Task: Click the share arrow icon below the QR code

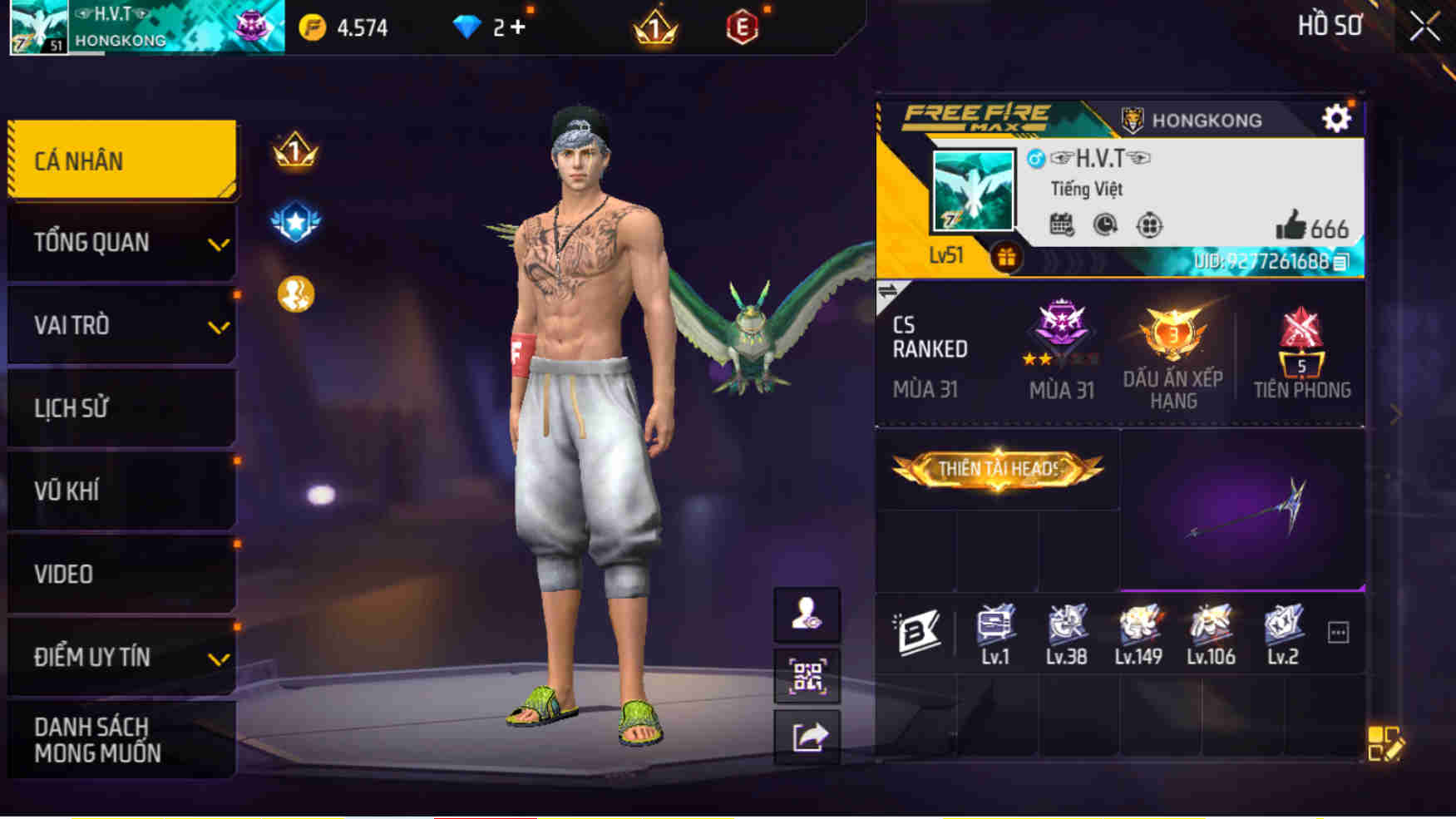Action: 807,734
